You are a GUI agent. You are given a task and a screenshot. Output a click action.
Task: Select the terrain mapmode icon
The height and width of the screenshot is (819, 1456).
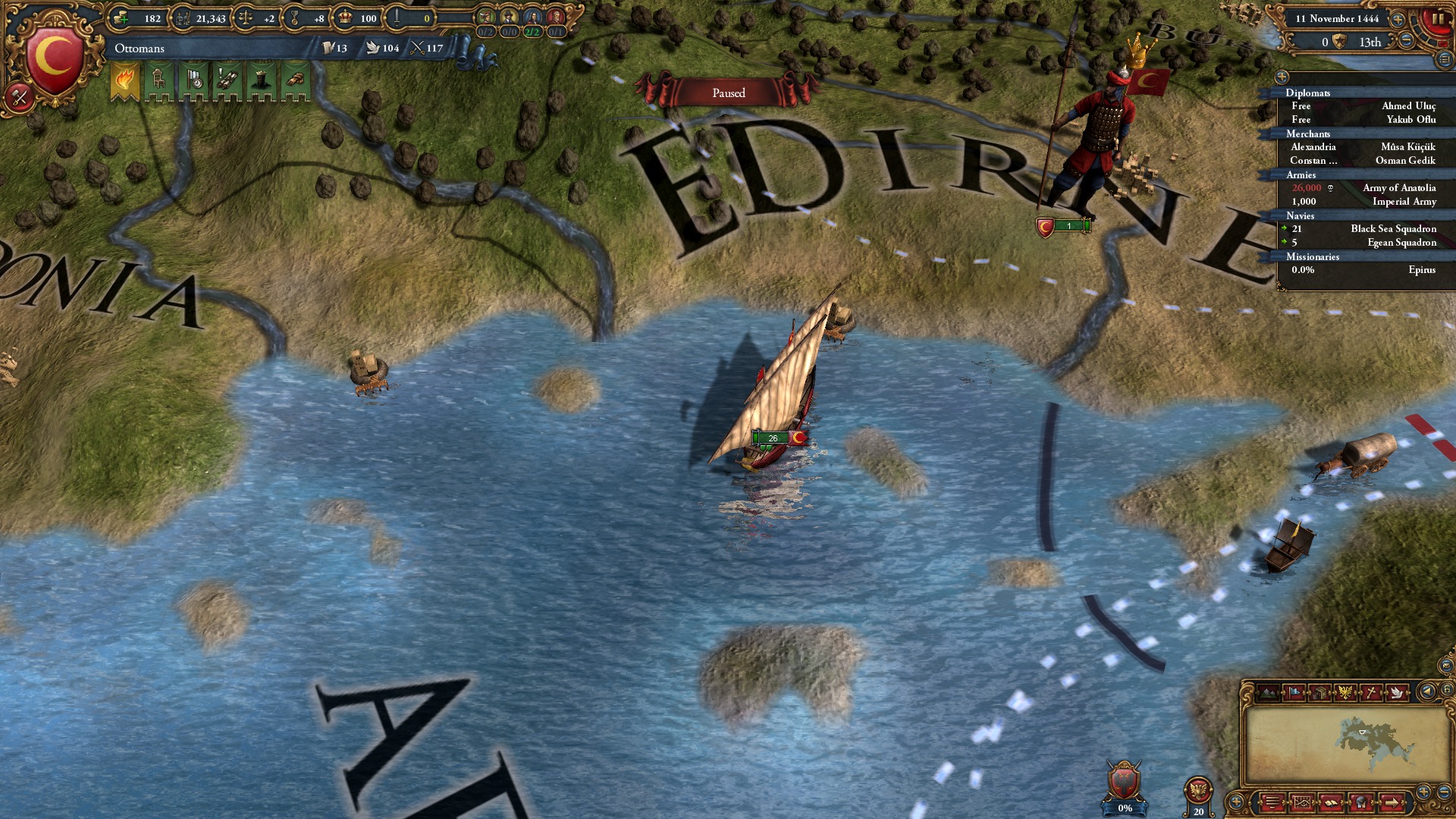coord(1268,692)
